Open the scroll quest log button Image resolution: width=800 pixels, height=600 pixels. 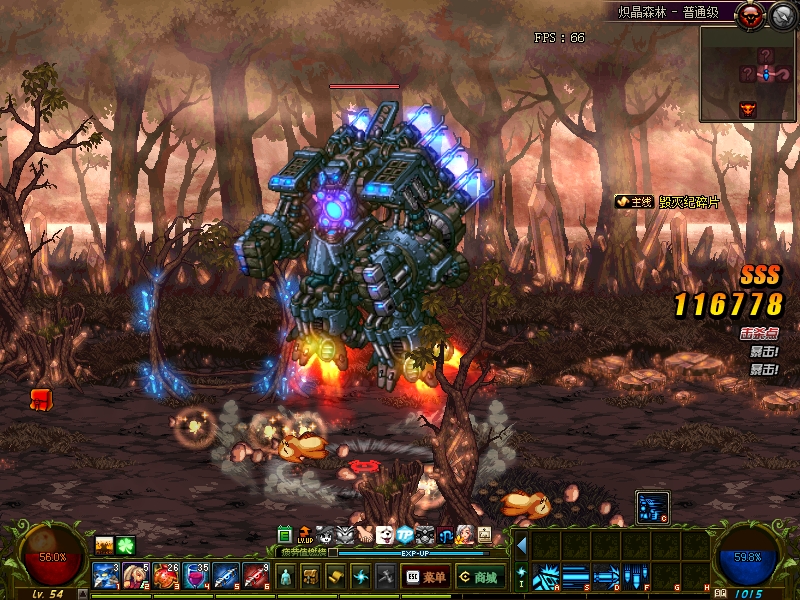click(336, 576)
